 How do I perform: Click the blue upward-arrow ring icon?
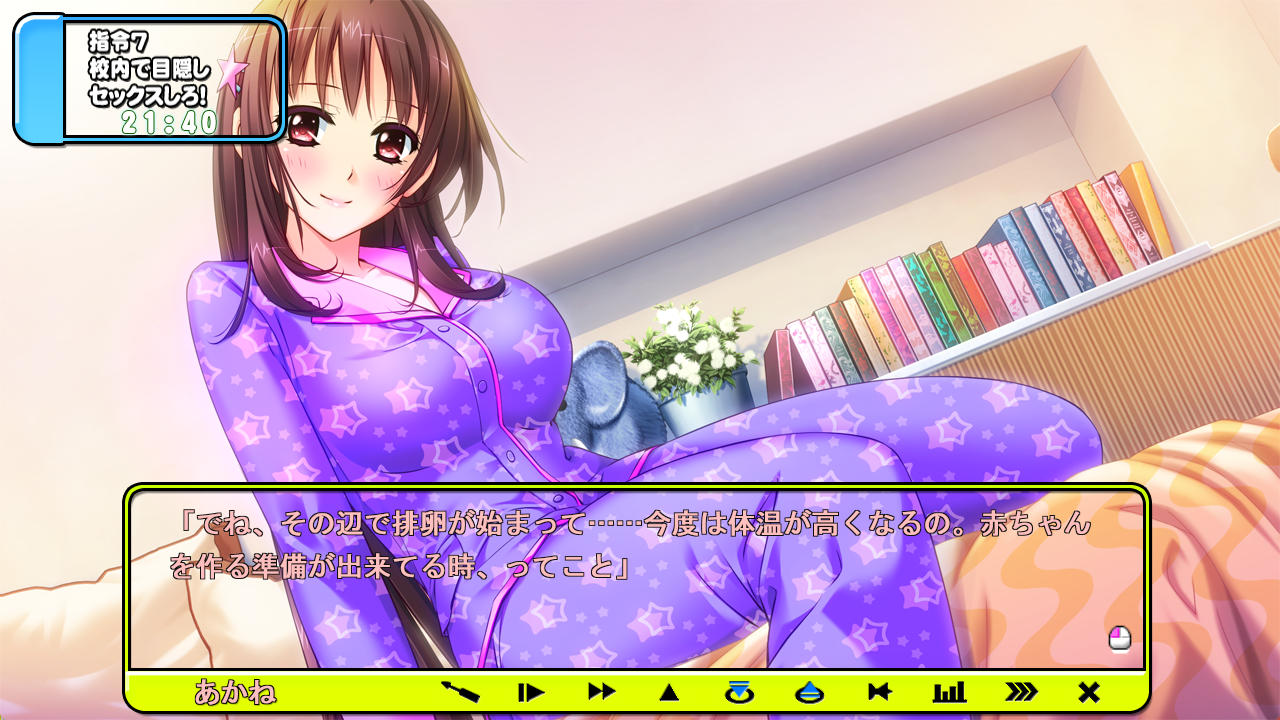point(809,691)
